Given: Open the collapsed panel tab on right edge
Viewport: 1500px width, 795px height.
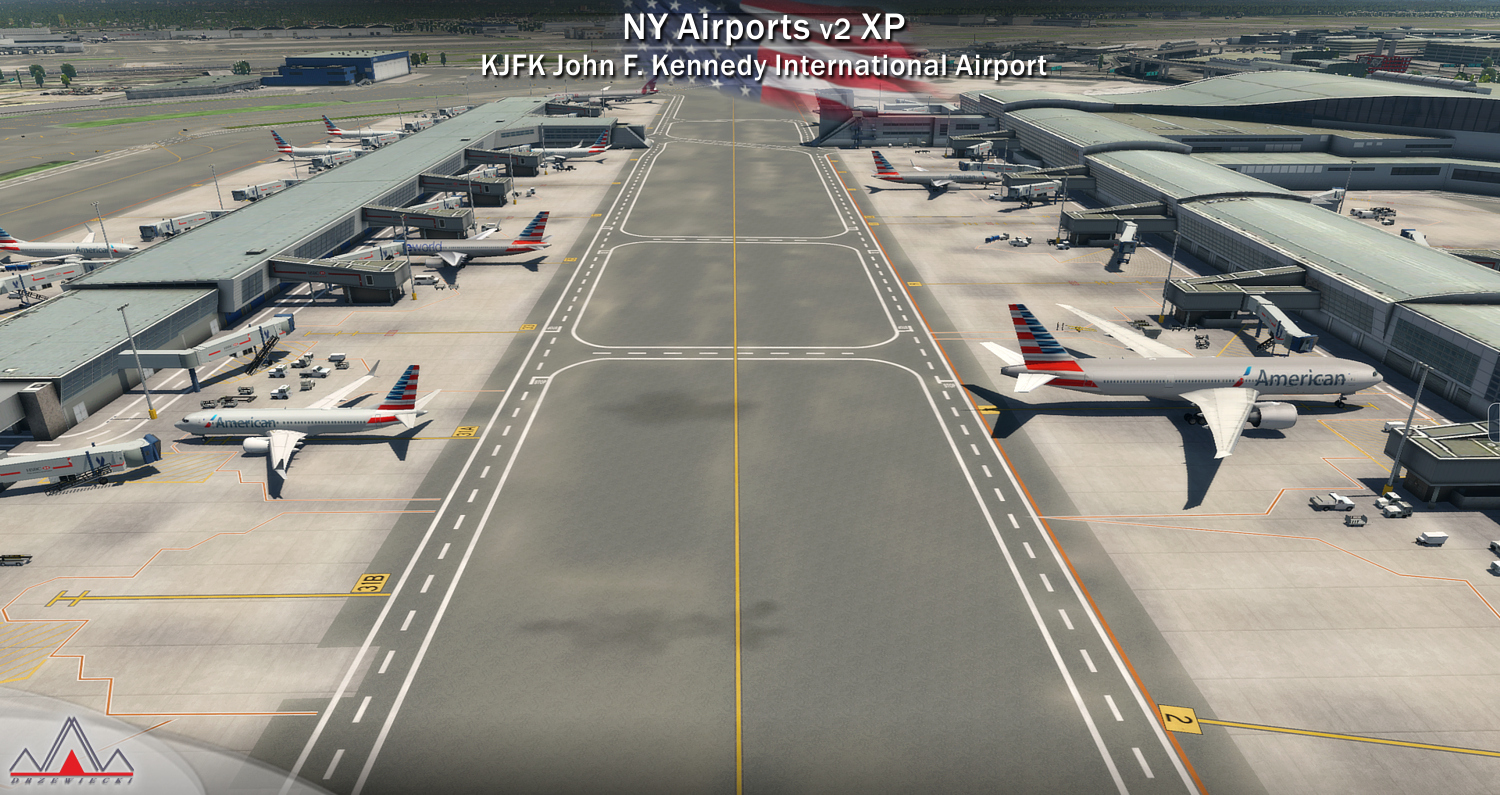Looking at the screenshot, I should 1494,421.
